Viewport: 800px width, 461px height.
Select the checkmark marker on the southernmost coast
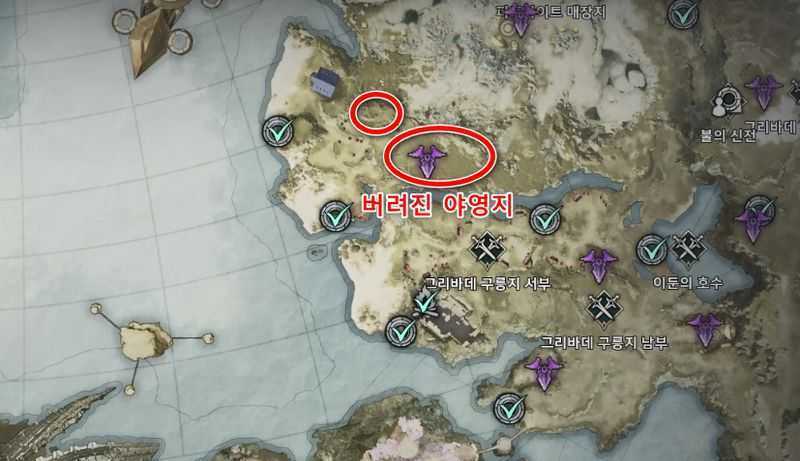[x=510, y=407]
